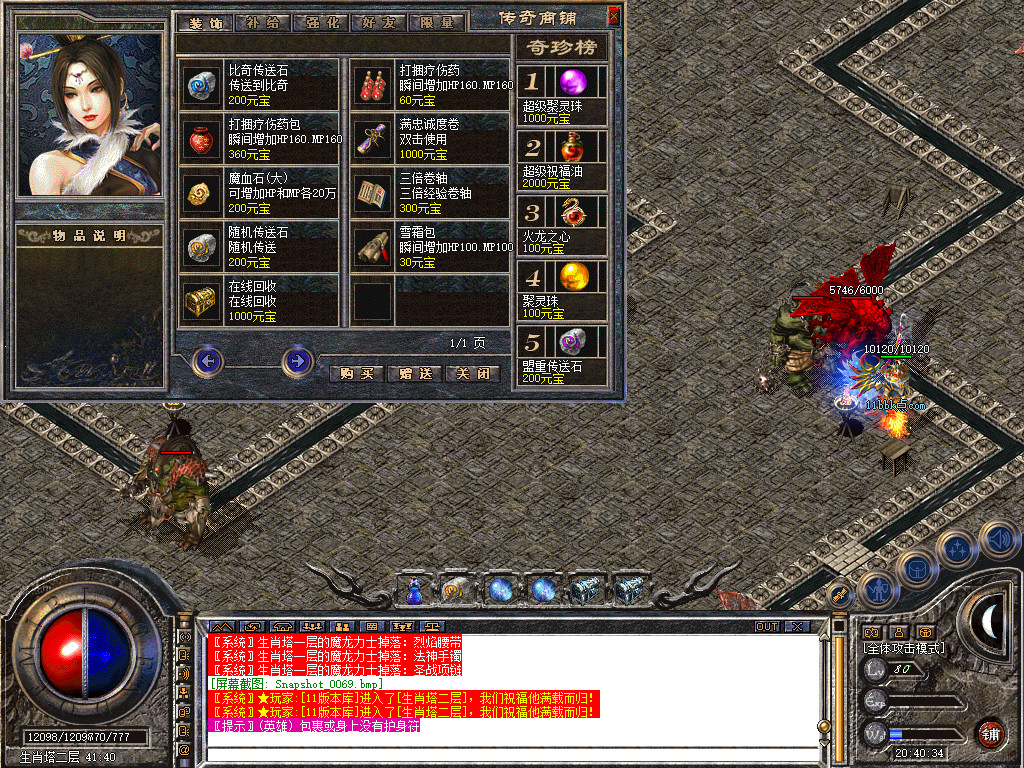The width and height of the screenshot is (1024, 768).
Task: Select the 三倍卷轴 experience scroll
Action: coord(430,193)
